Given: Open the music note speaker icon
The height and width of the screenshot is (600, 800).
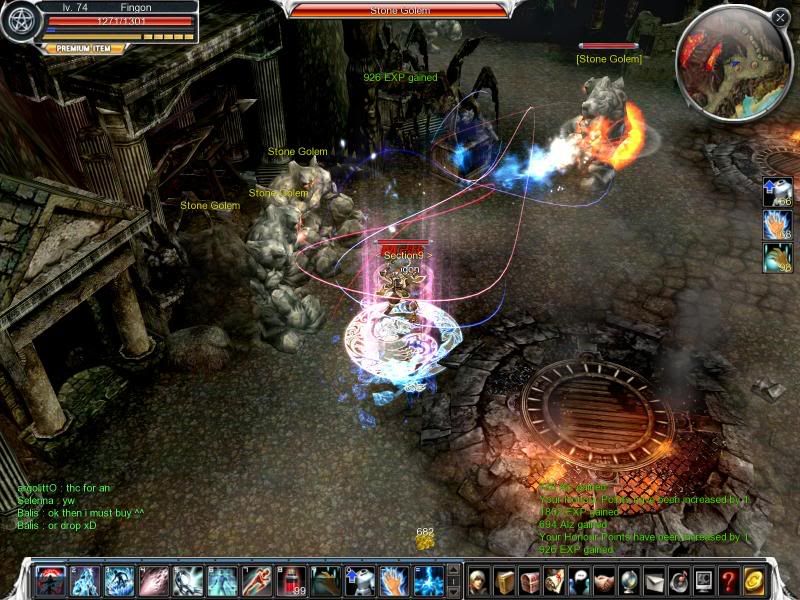Looking at the screenshot, I should click(679, 580).
